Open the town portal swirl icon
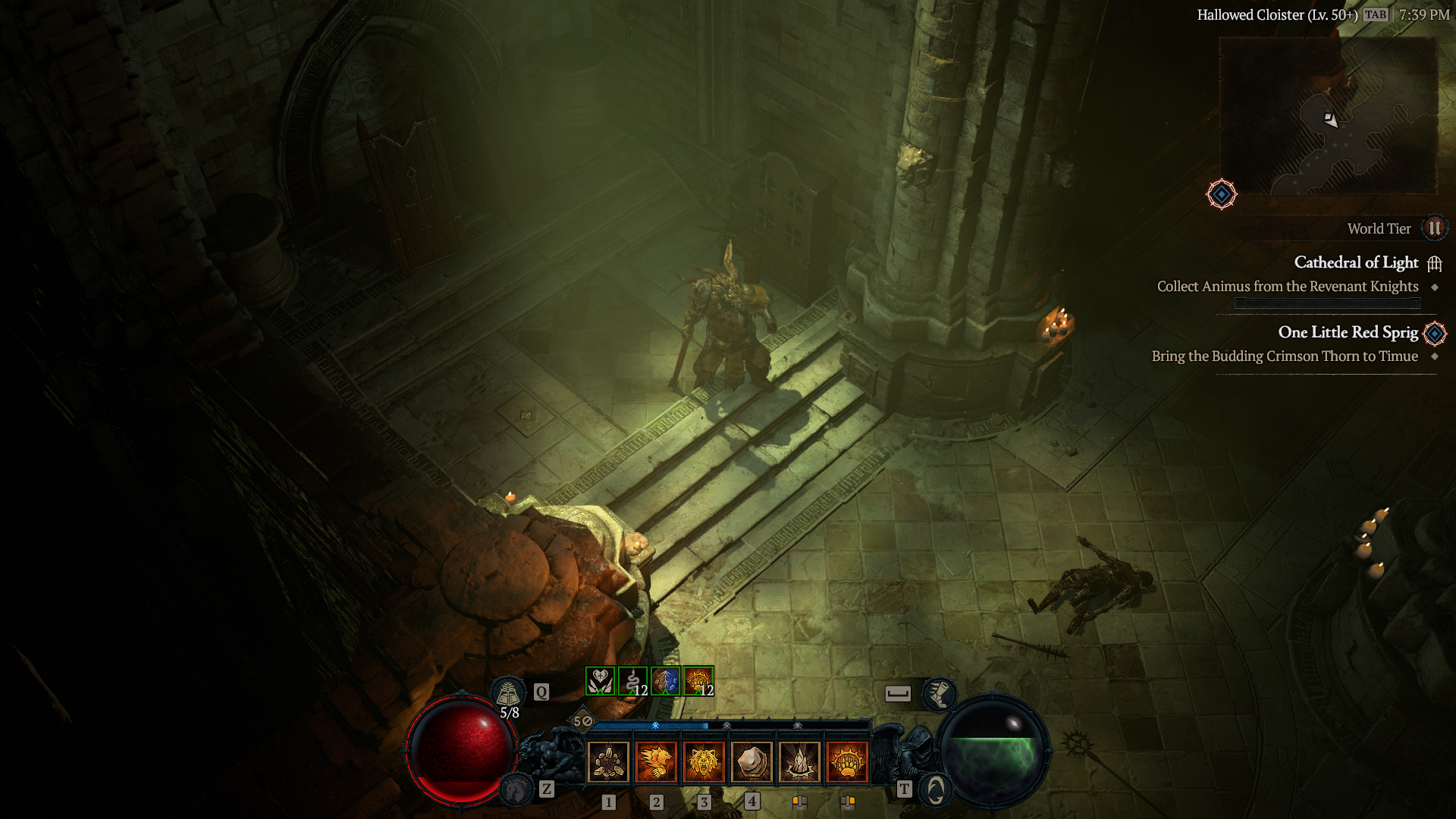The height and width of the screenshot is (819, 1456). point(936,790)
